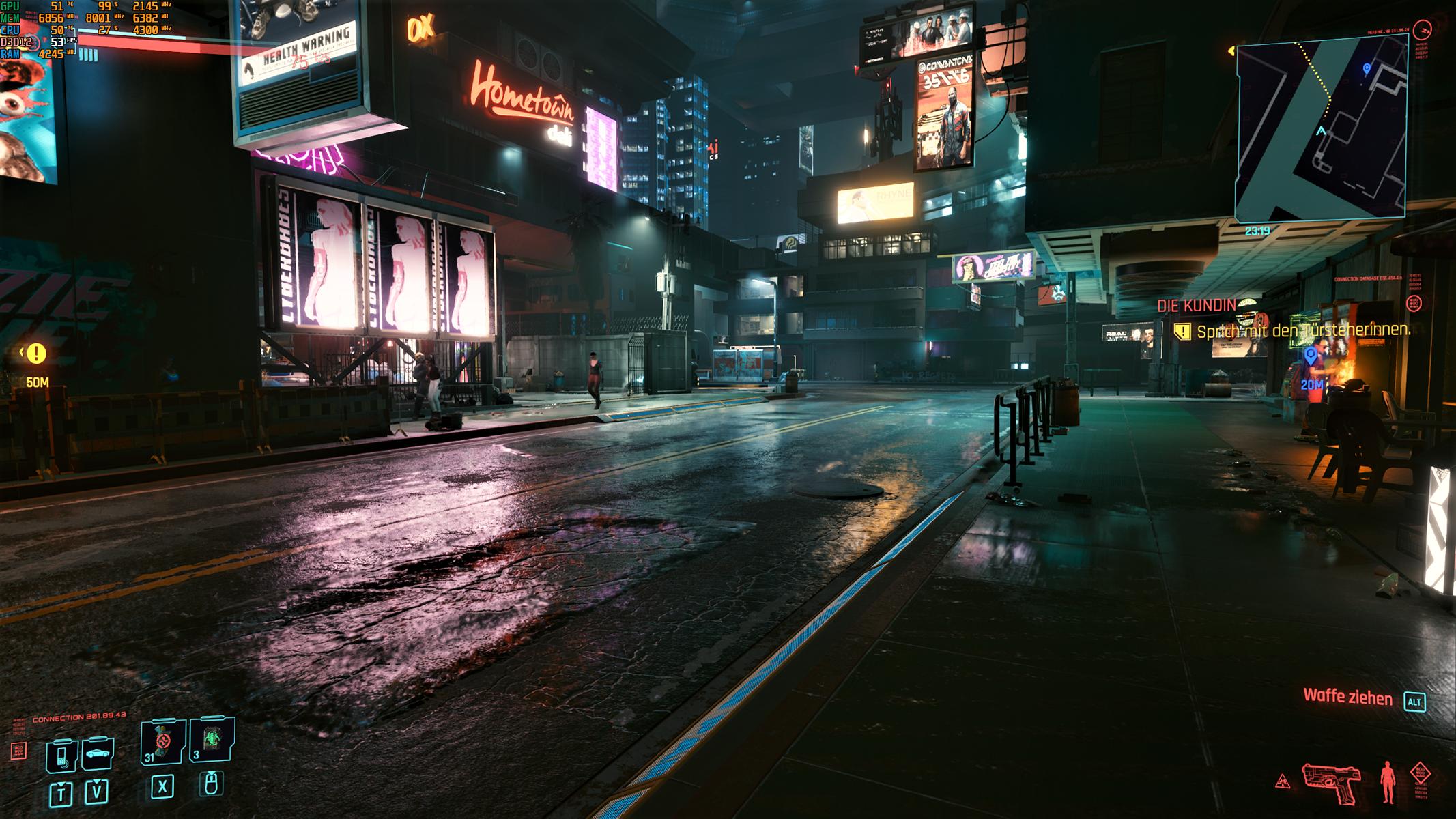Open the vehicle summon icon
This screenshot has width=1456, height=819.
click(98, 753)
